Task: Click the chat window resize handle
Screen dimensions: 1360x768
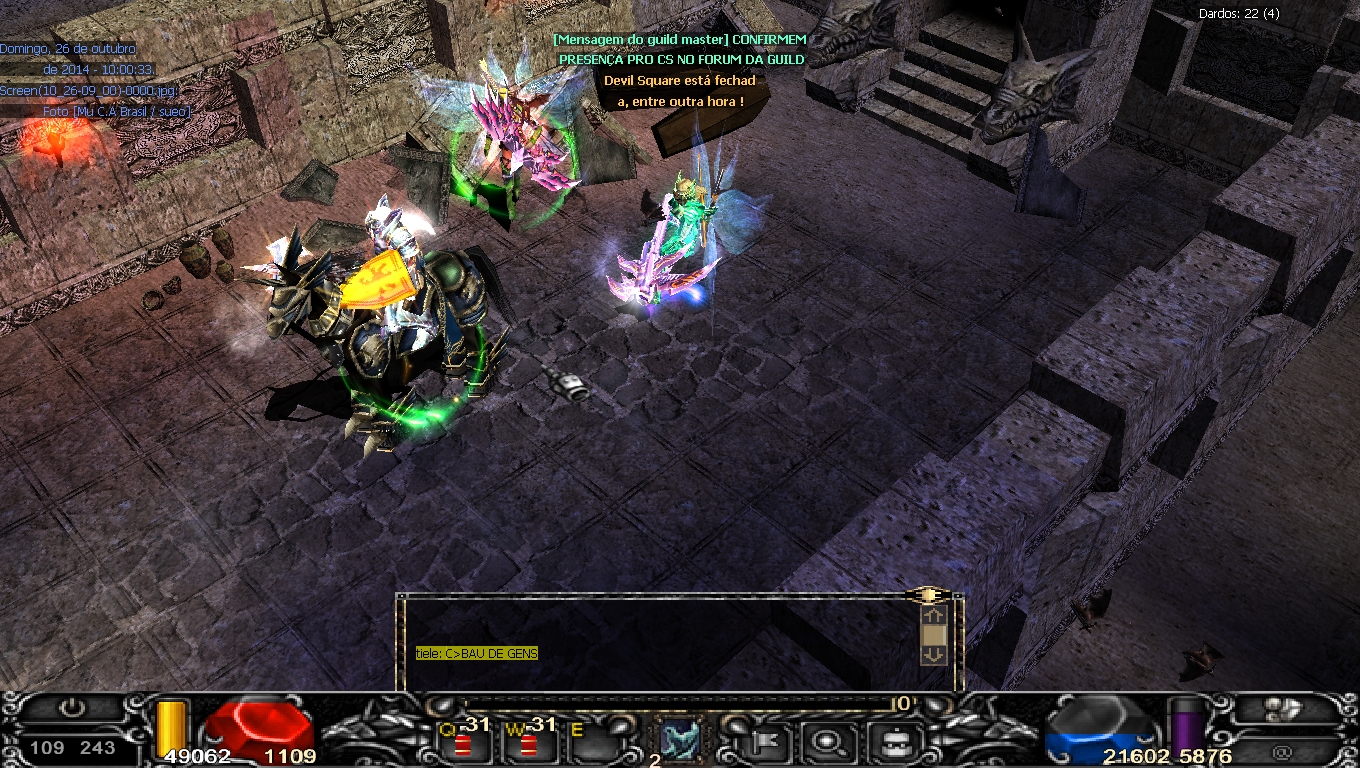Action: [930, 595]
